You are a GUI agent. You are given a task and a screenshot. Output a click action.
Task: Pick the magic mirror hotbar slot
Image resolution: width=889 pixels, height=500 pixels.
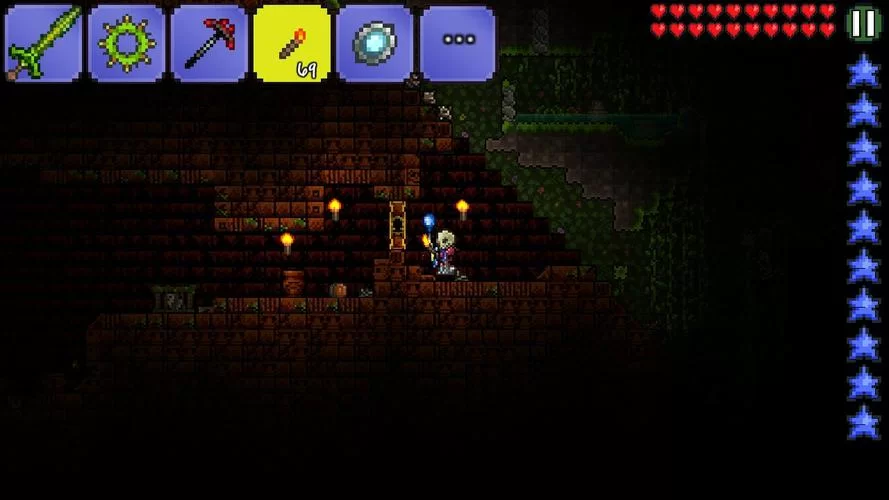(375, 42)
